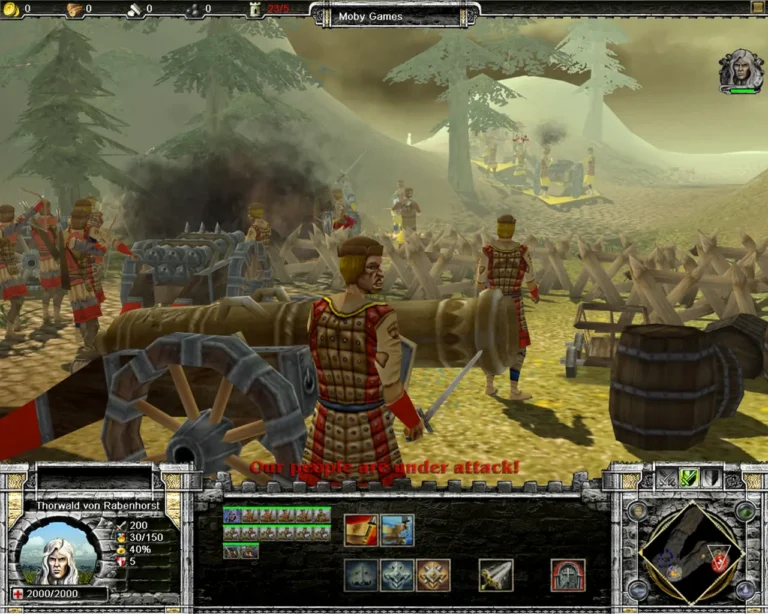Trigger the sword attack command icon
The width and height of the screenshot is (768, 614).
[496, 575]
